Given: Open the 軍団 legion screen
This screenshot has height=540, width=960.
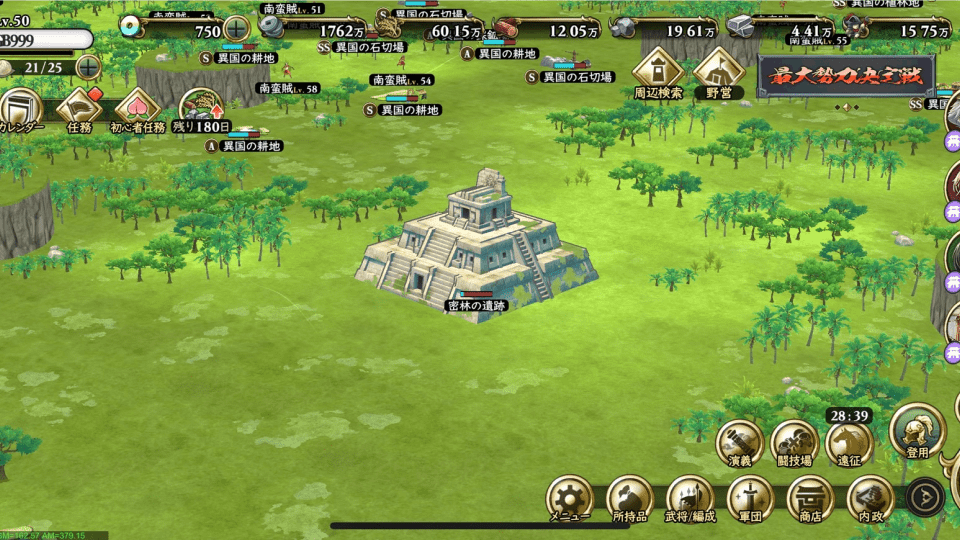Looking at the screenshot, I should [751, 497].
